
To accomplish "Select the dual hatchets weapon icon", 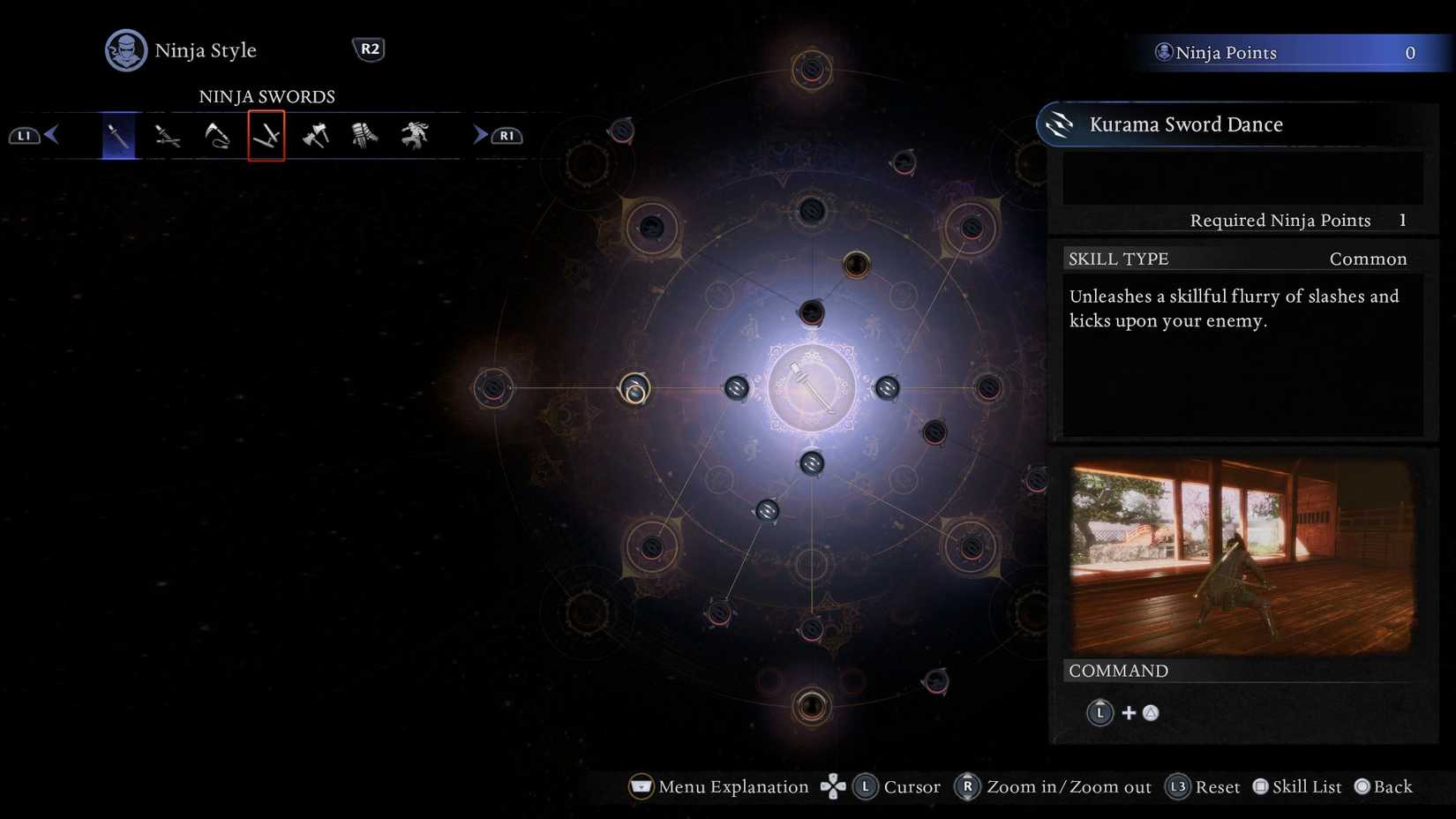I will click(x=315, y=135).
